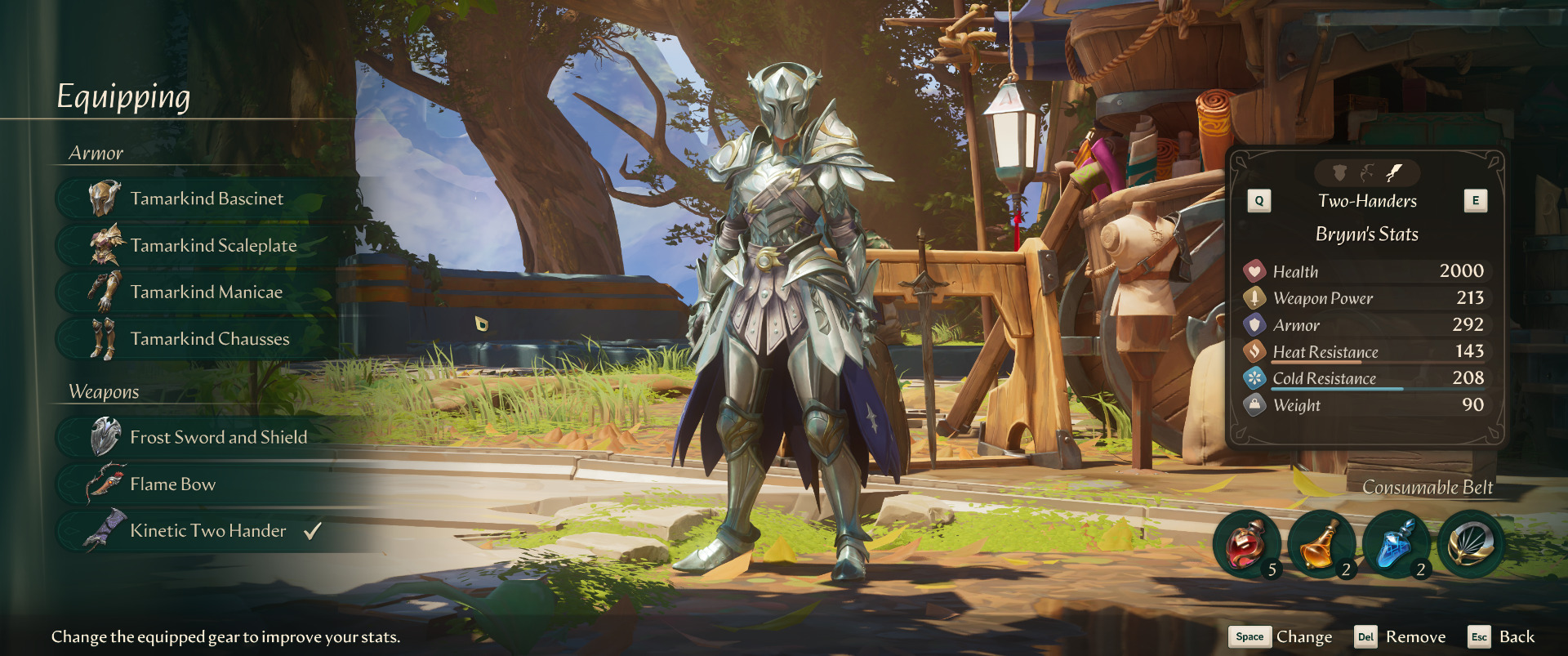1568x656 pixels.
Task: Select the red health potion belt slot
Action: [1246, 545]
